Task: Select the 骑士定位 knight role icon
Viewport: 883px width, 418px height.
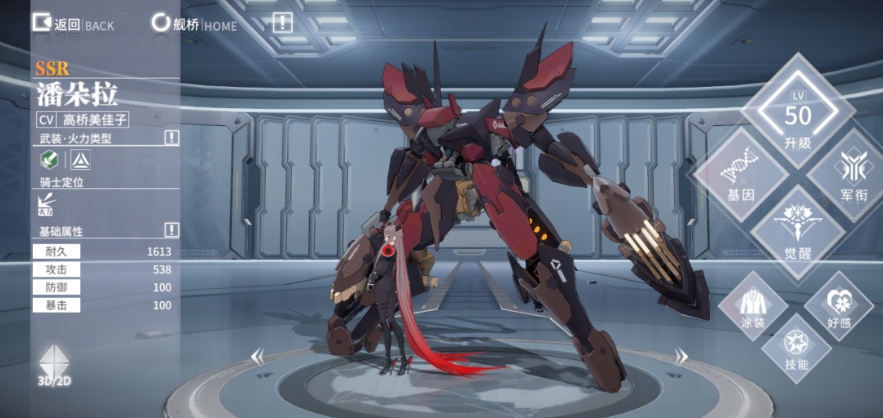Action: point(46,204)
